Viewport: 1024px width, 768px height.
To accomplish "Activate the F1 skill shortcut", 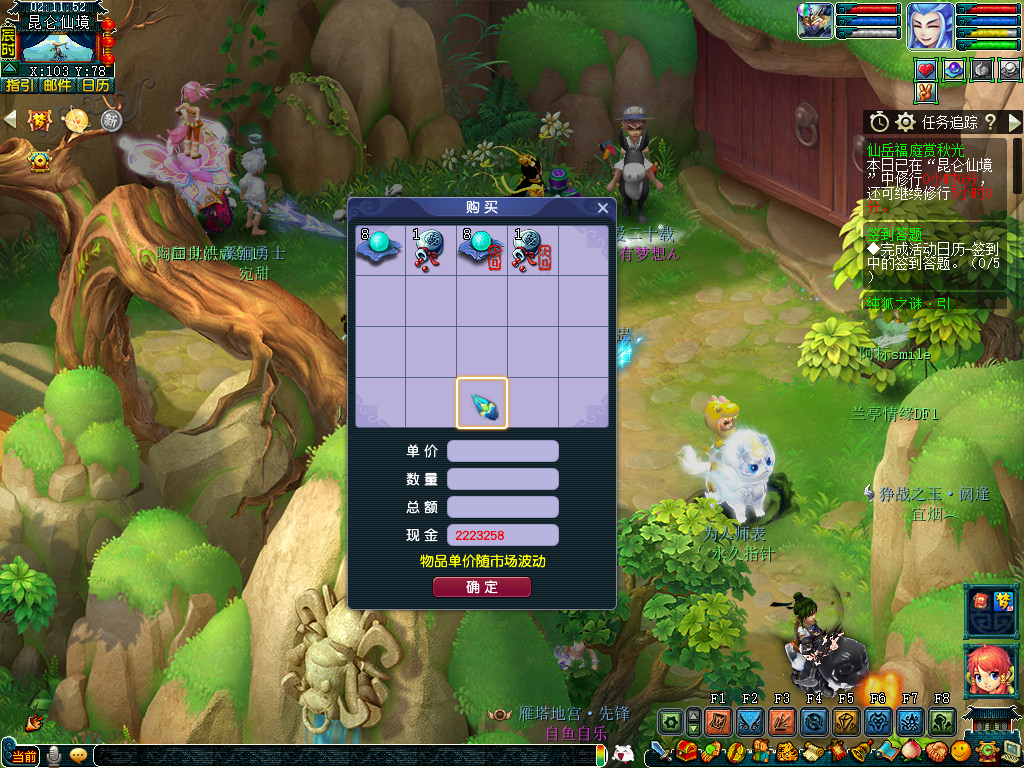I will coord(718,721).
